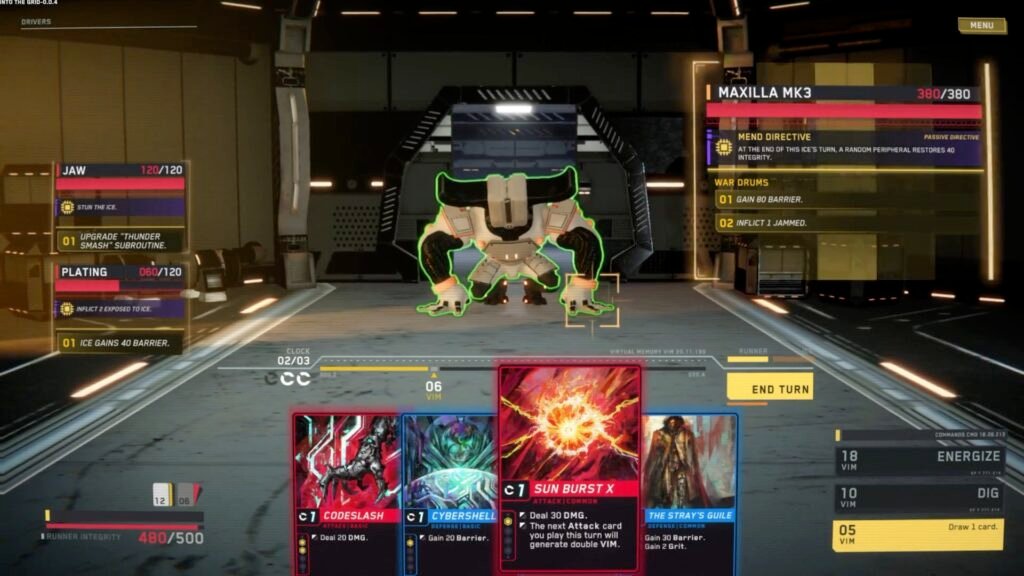Activate the Energize command
Viewport: 1024px width, 576px height.
pos(918,460)
